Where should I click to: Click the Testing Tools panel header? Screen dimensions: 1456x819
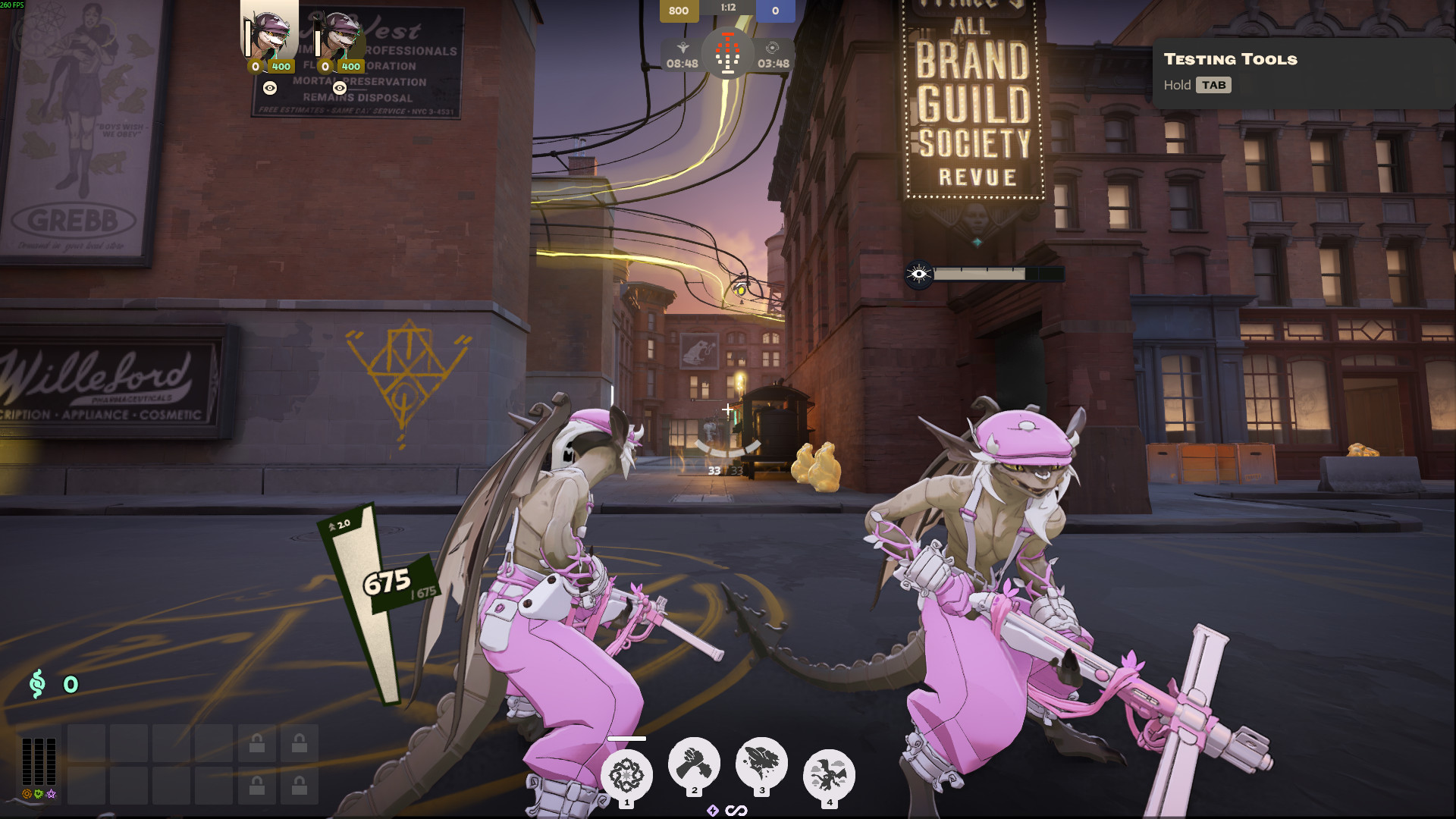point(1228,60)
